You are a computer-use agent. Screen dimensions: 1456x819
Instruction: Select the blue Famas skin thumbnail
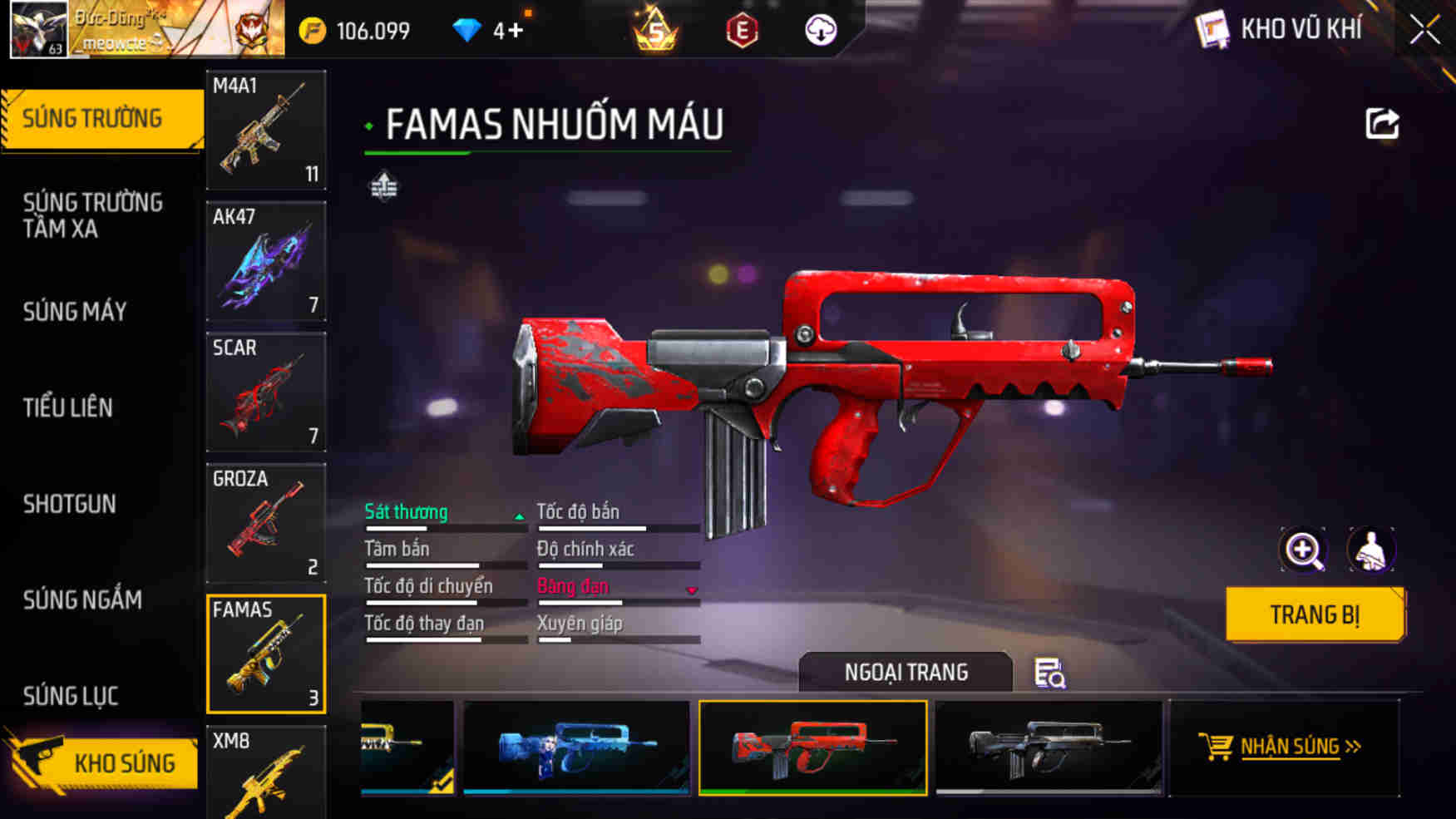coord(576,747)
